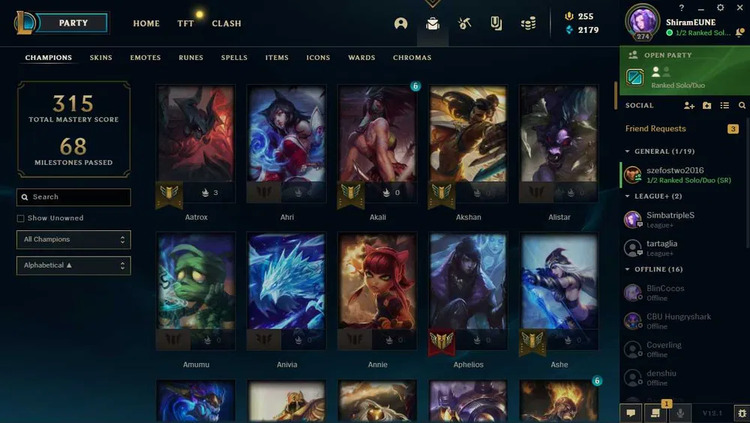The image size is (750, 423).
Task: Open the Alphabetical sort dropdown
Action: 74,266
